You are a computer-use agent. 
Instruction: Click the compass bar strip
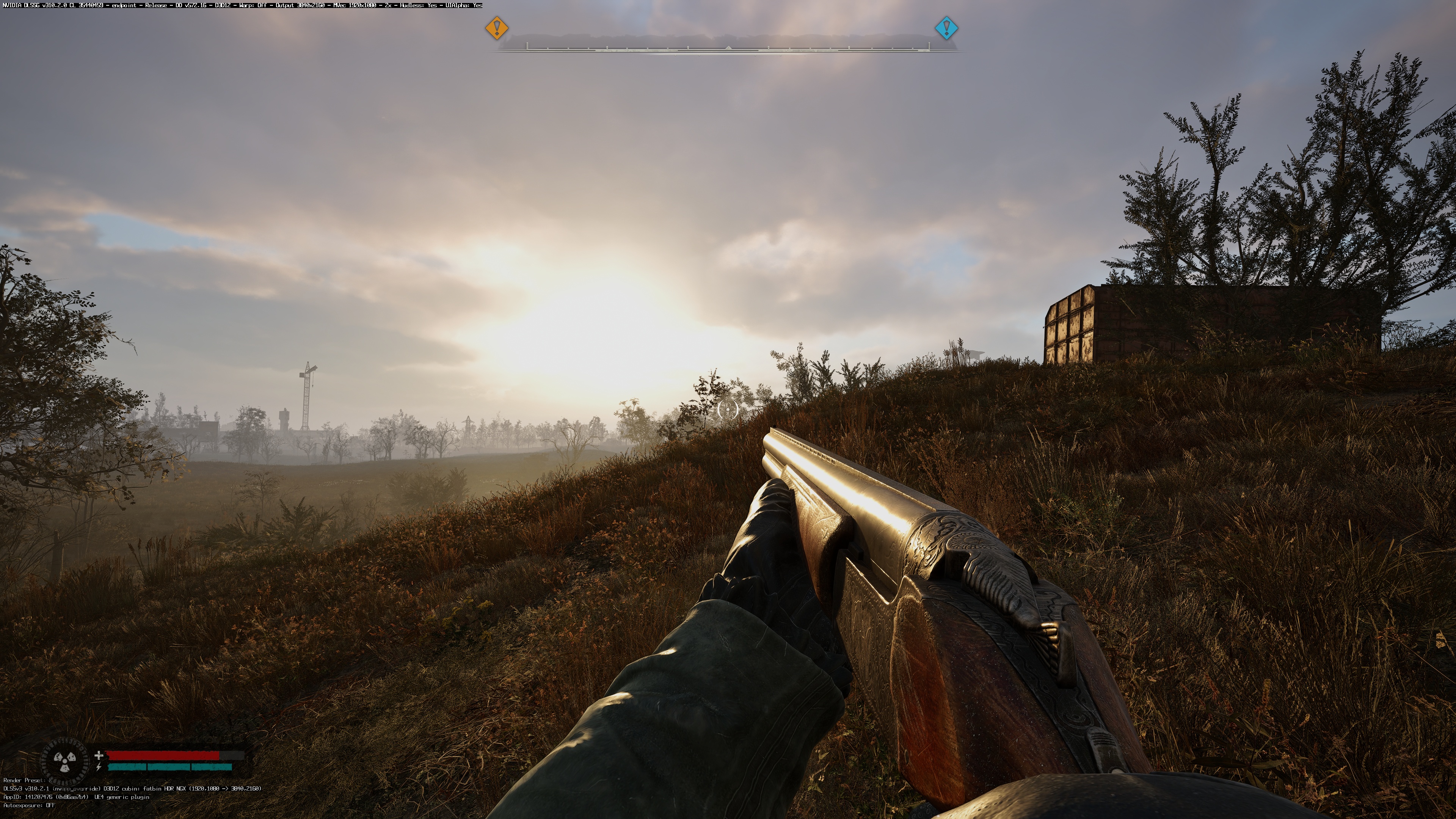[x=728, y=46]
